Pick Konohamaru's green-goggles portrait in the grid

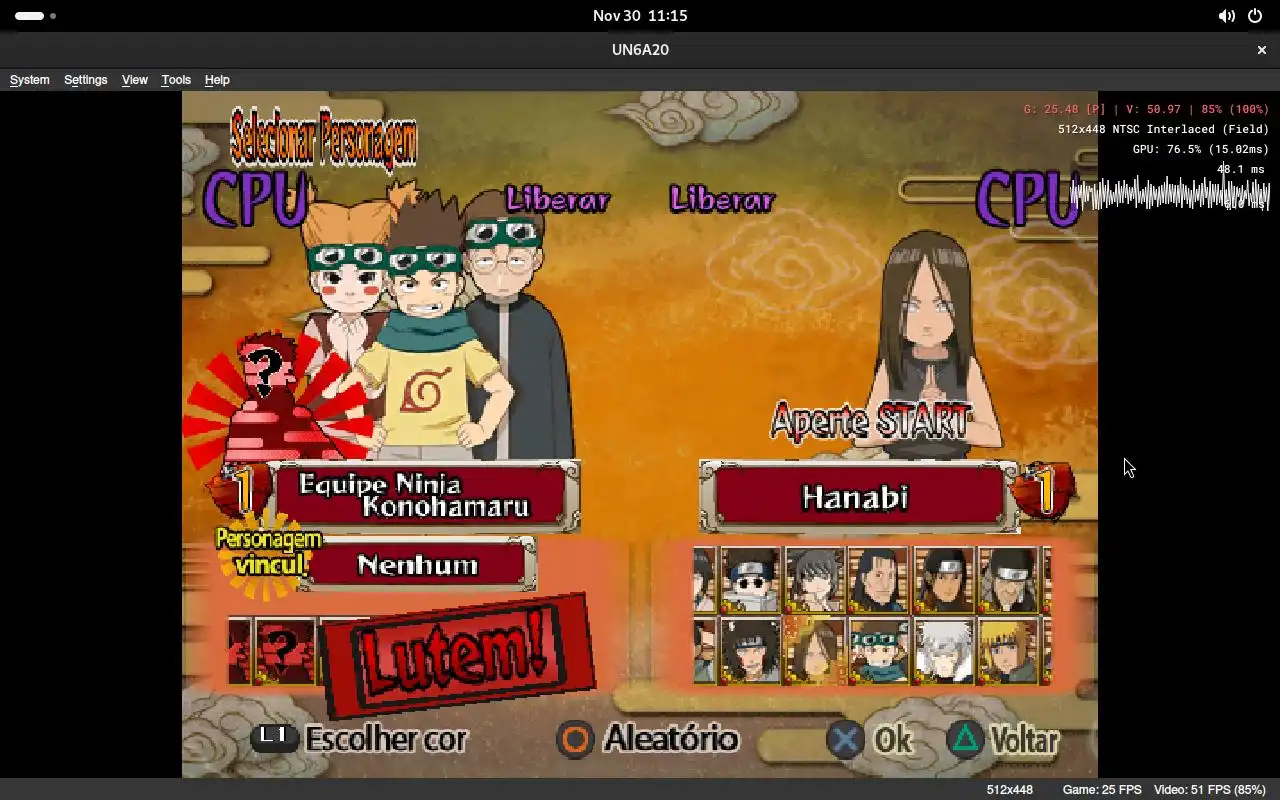click(880, 651)
